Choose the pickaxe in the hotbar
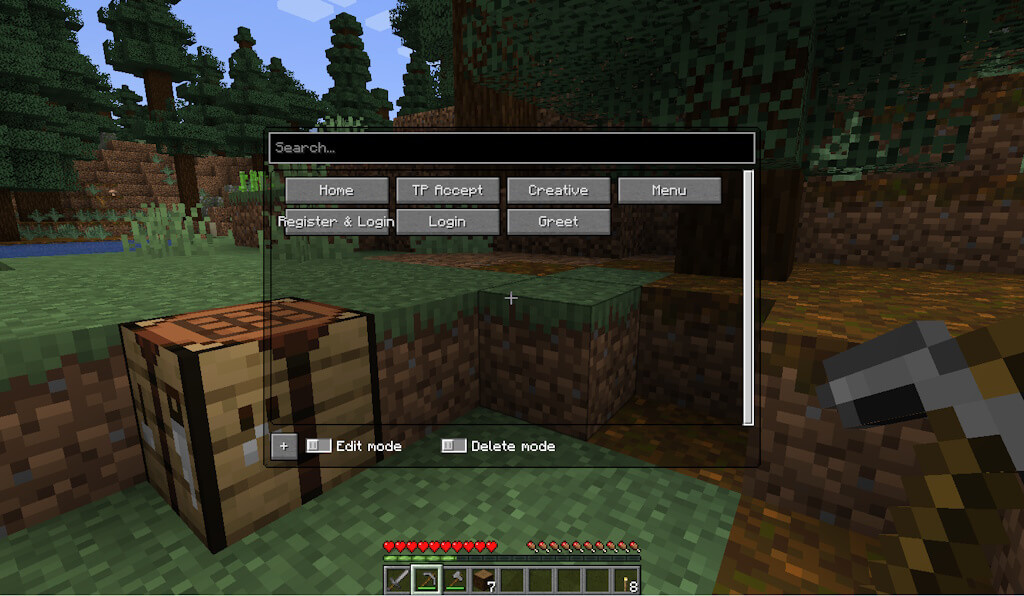1024x596 pixels. pos(427,579)
